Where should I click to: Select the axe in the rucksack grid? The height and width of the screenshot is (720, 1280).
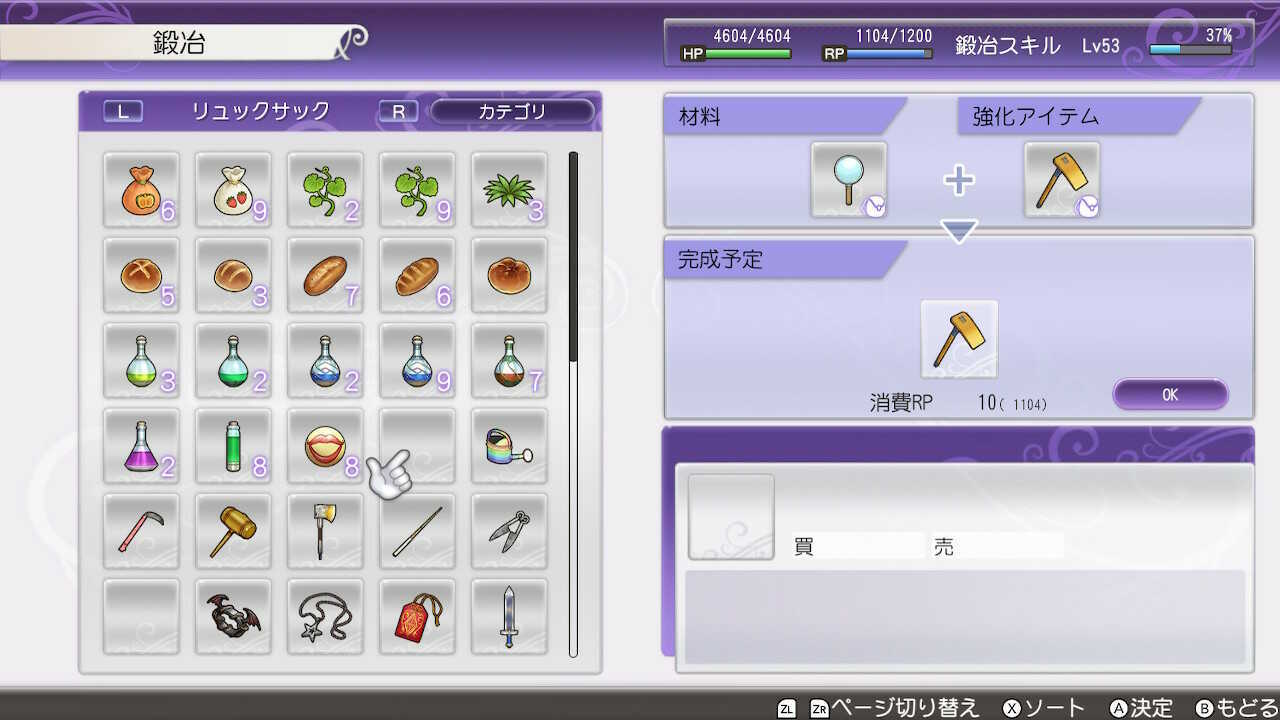[325, 531]
